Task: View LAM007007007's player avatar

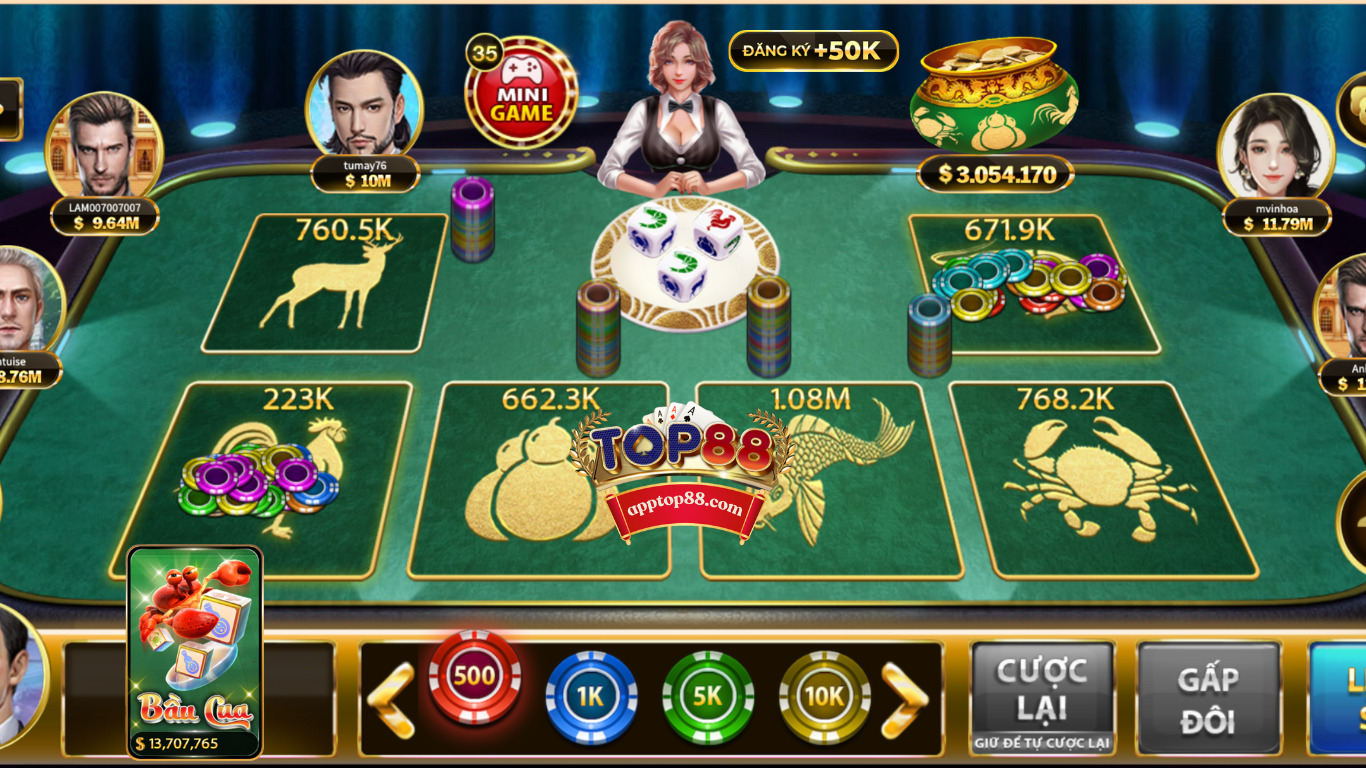Action: [x=104, y=146]
